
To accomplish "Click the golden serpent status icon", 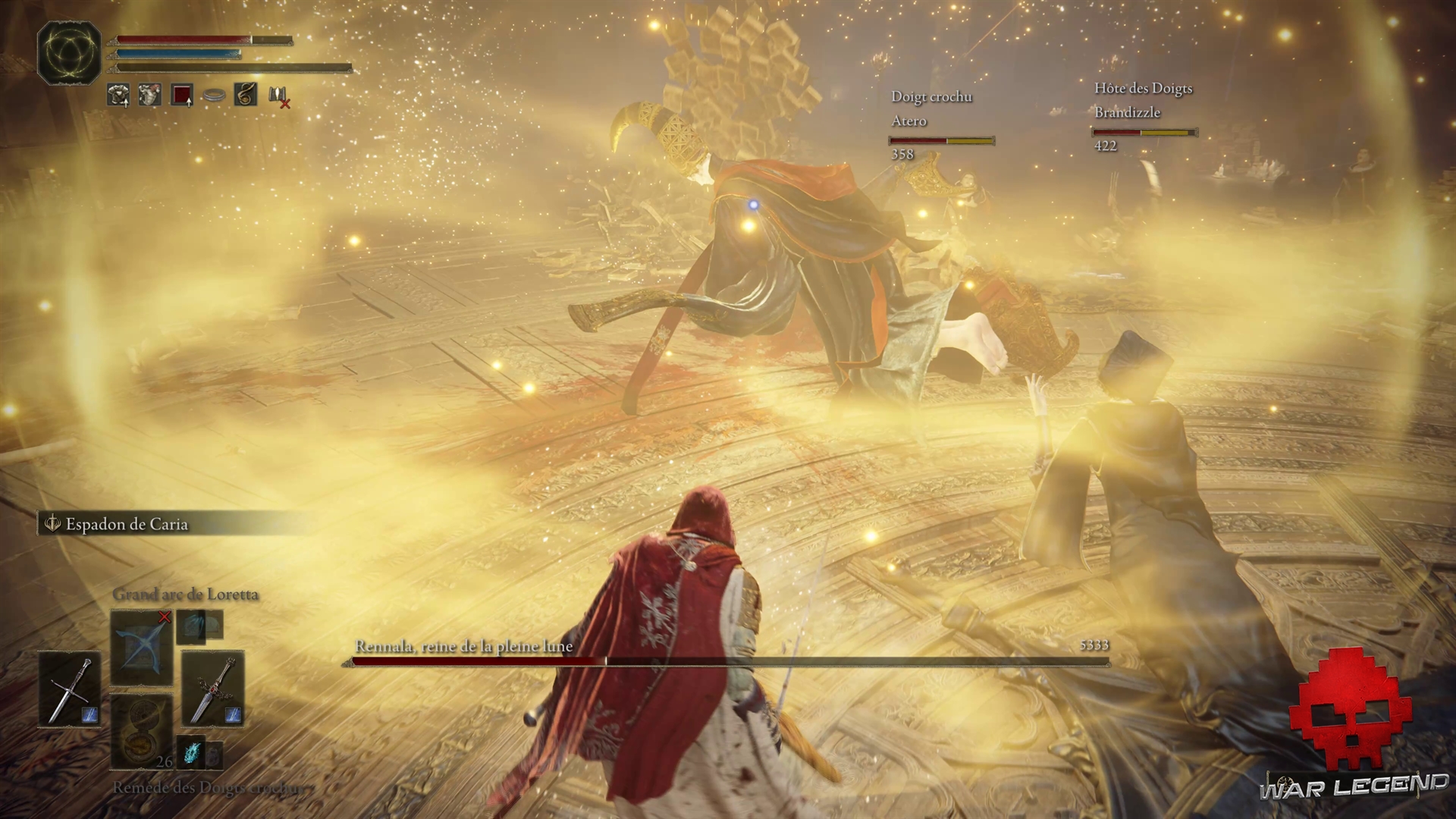I will click(x=246, y=95).
